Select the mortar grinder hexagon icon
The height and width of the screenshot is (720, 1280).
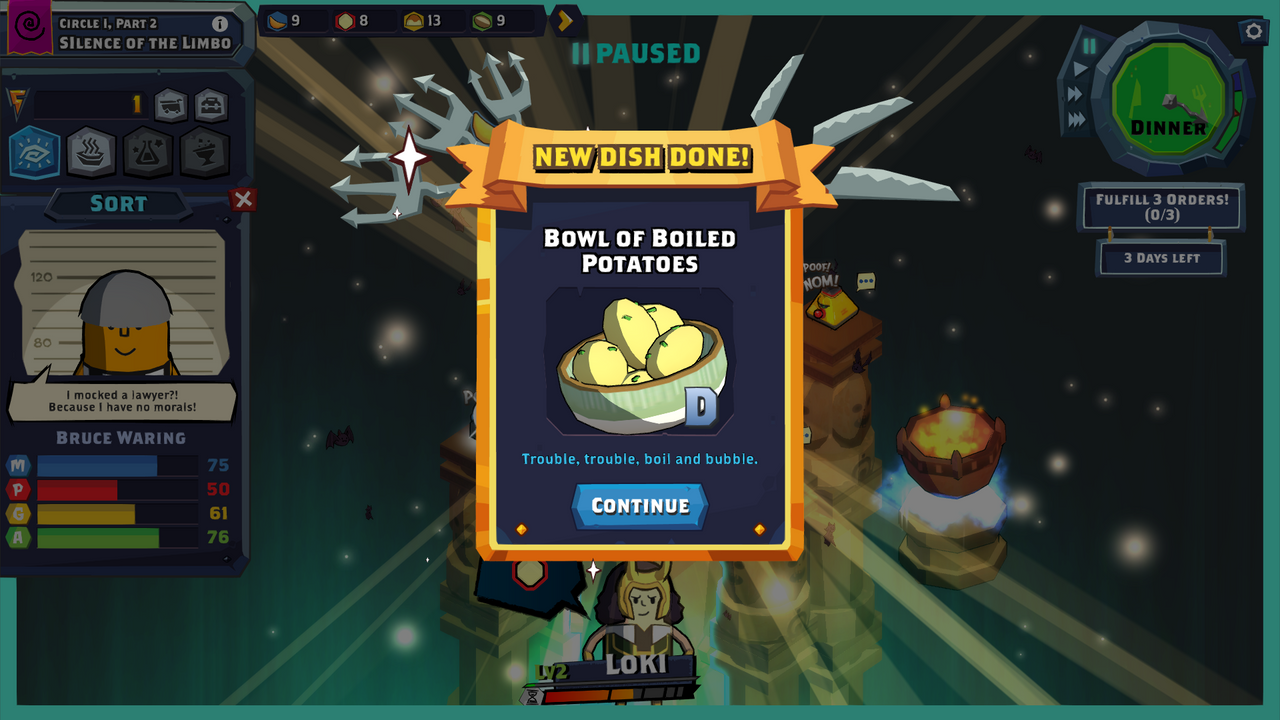[203, 152]
